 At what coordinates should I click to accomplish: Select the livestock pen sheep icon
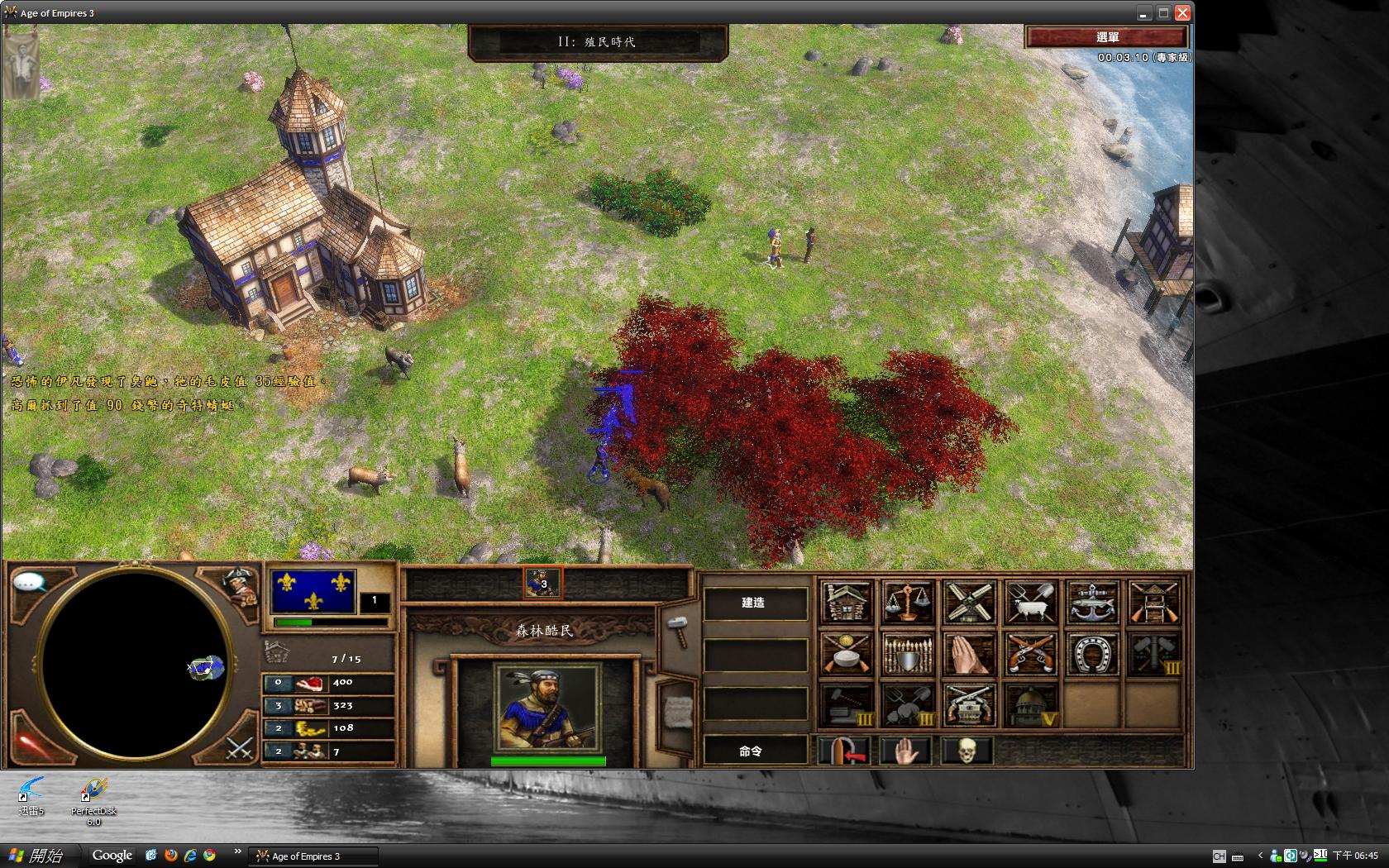1030,602
